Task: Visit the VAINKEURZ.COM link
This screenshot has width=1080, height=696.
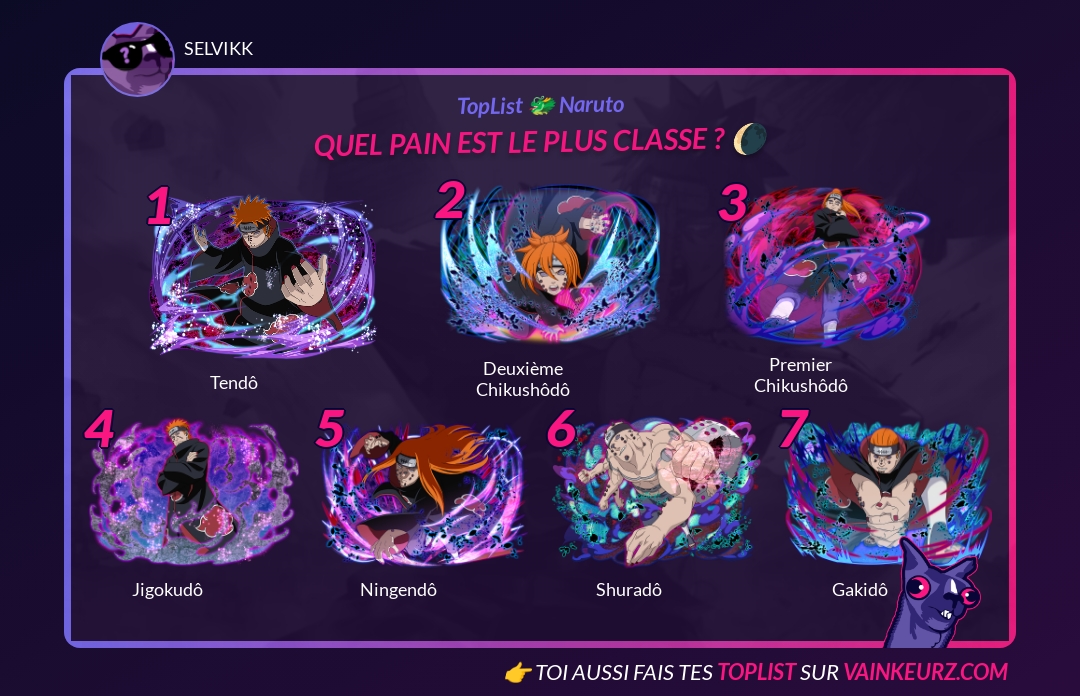Action: [x=925, y=672]
